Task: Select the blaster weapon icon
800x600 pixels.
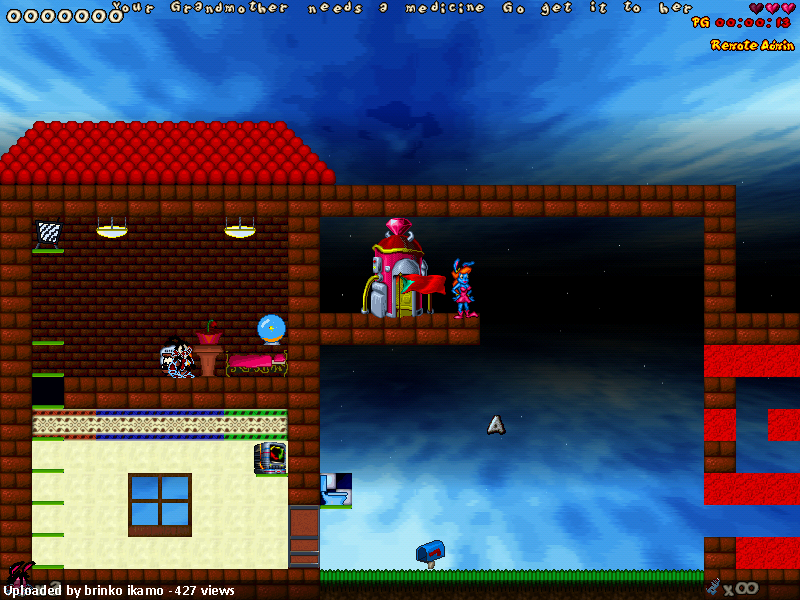Action: tap(713, 587)
